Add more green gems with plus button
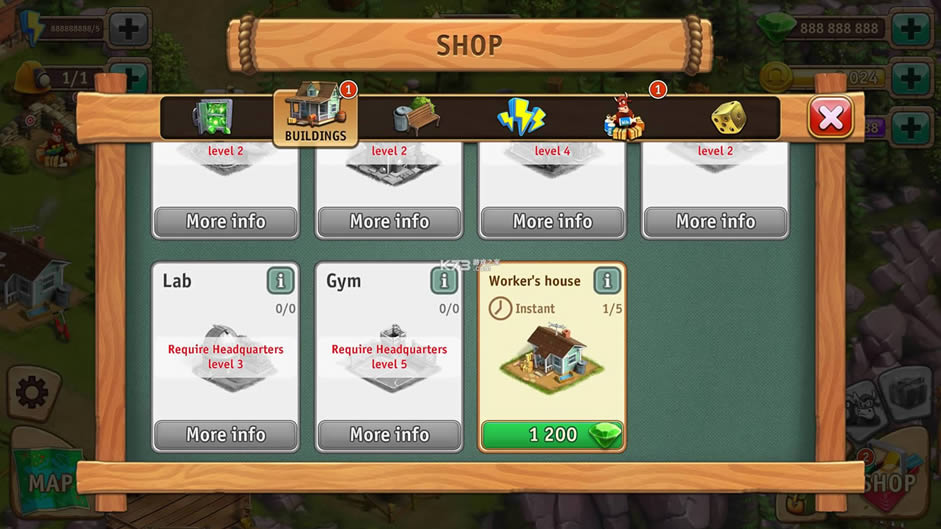The height and width of the screenshot is (529, 941). click(909, 27)
